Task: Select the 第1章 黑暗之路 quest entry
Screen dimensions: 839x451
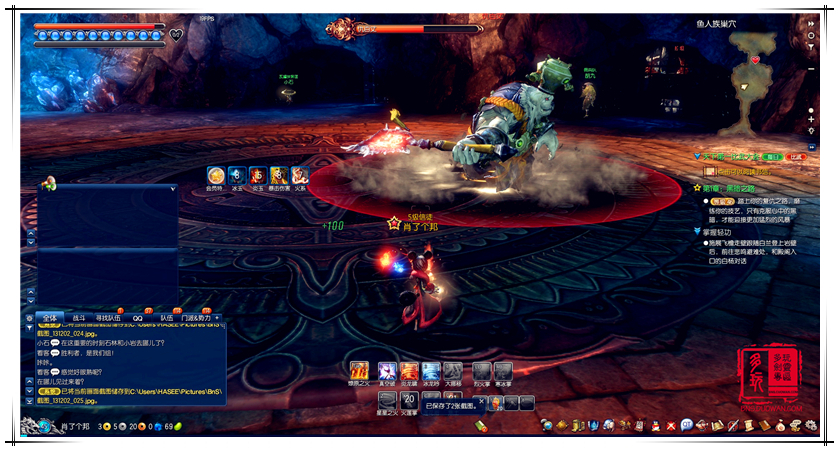Action: (736, 187)
